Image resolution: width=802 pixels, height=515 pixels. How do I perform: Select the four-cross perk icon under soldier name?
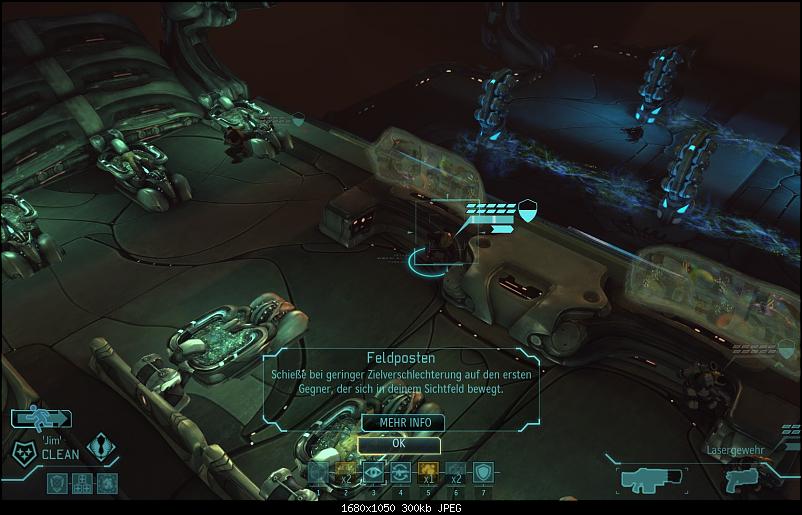tap(82, 483)
